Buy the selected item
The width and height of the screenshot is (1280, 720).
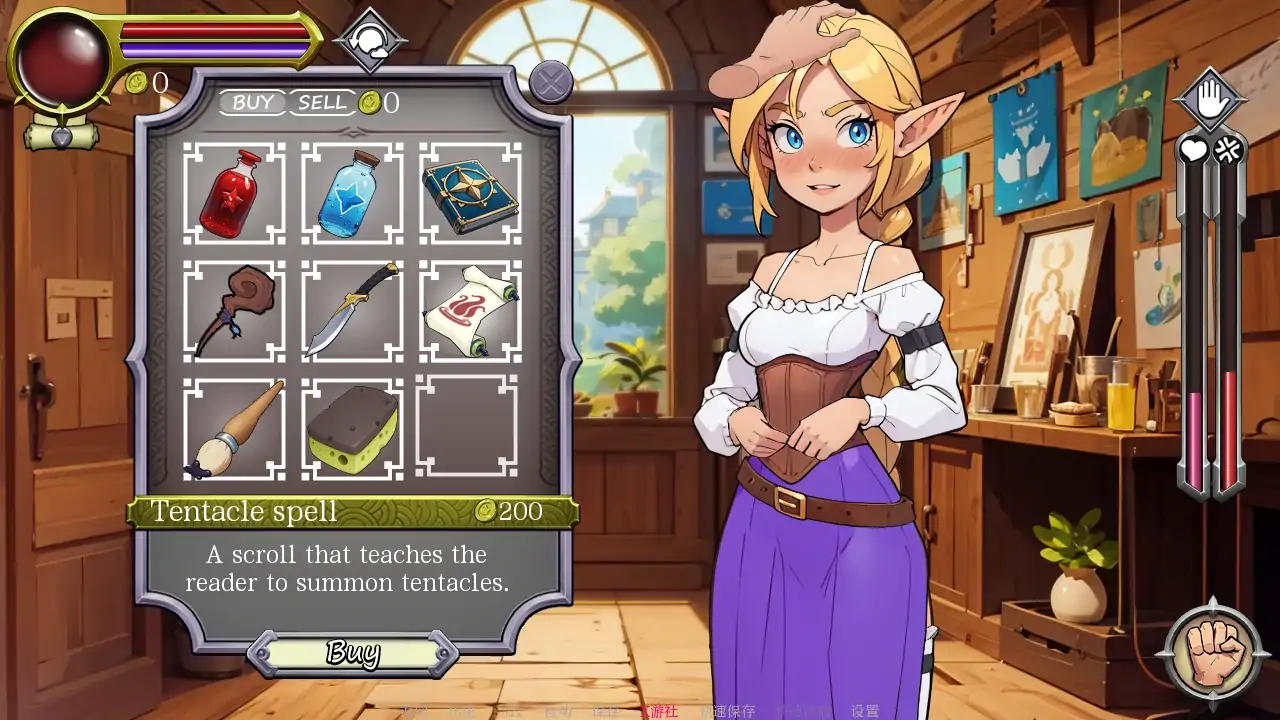[x=353, y=654]
